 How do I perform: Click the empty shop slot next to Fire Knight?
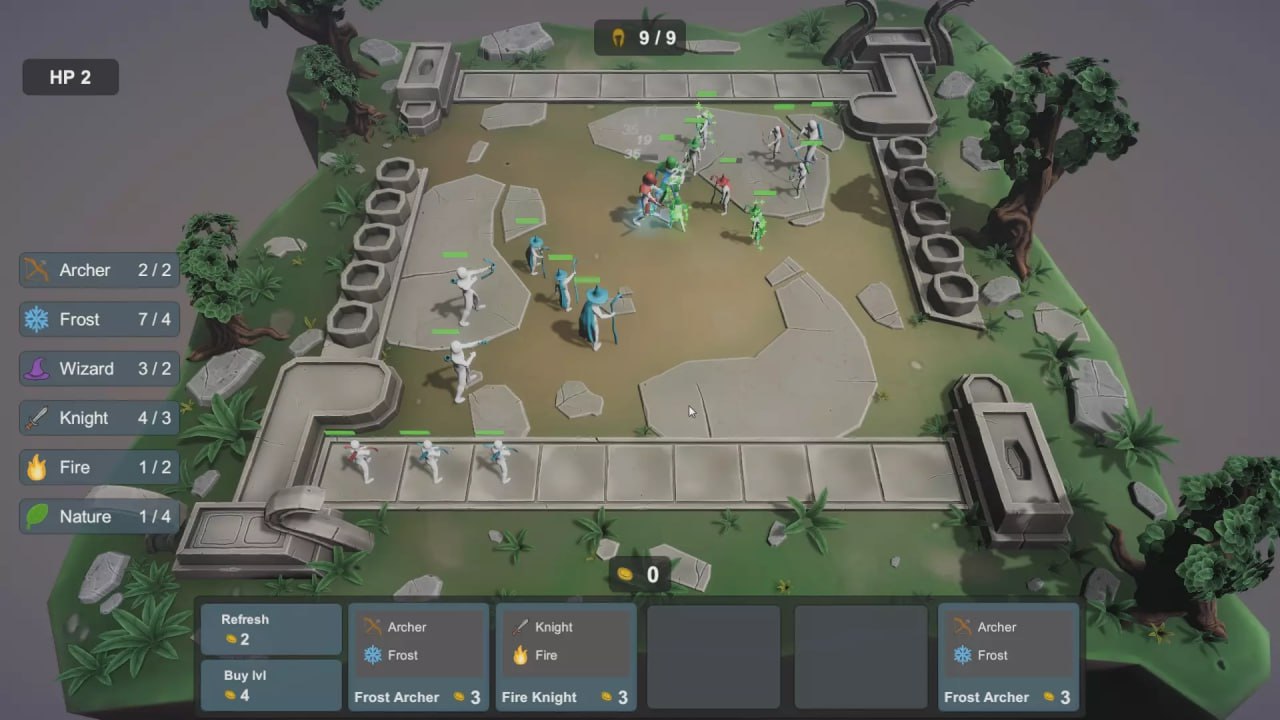point(712,657)
